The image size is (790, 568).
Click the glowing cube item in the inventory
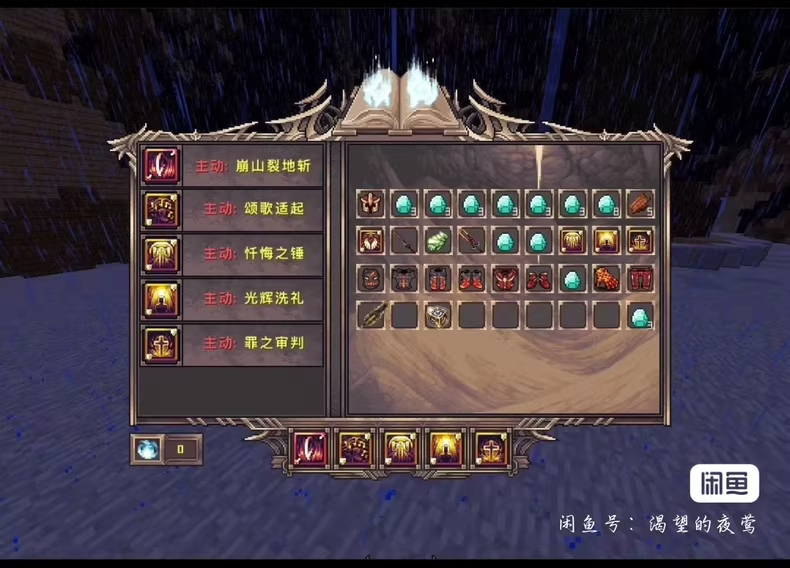point(438,316)
